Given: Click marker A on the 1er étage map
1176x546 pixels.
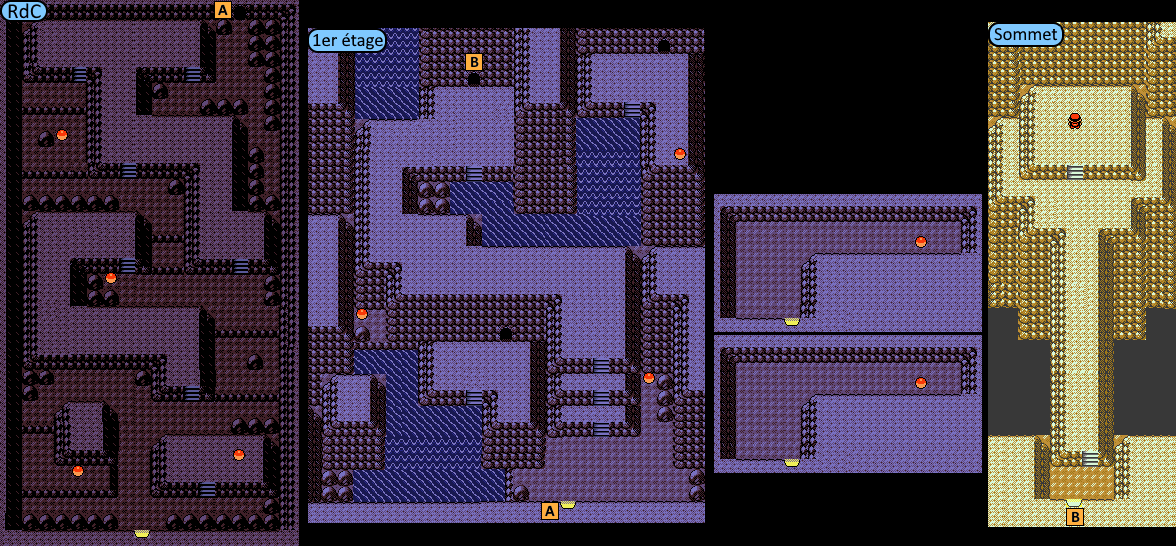Looking at the screenshot, I should pos(549,511).
